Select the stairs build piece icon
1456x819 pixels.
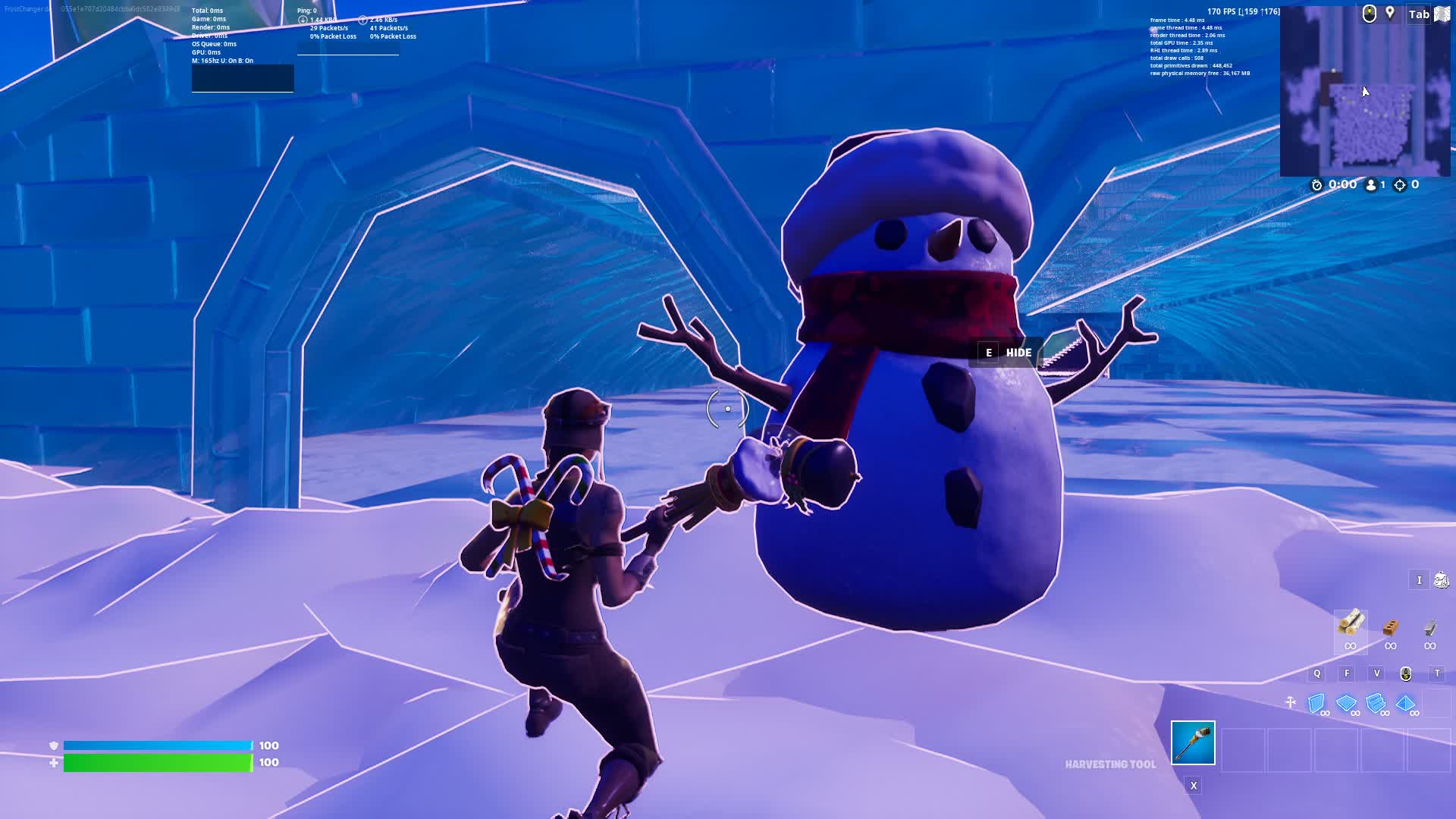click(x=1376, y=703)
